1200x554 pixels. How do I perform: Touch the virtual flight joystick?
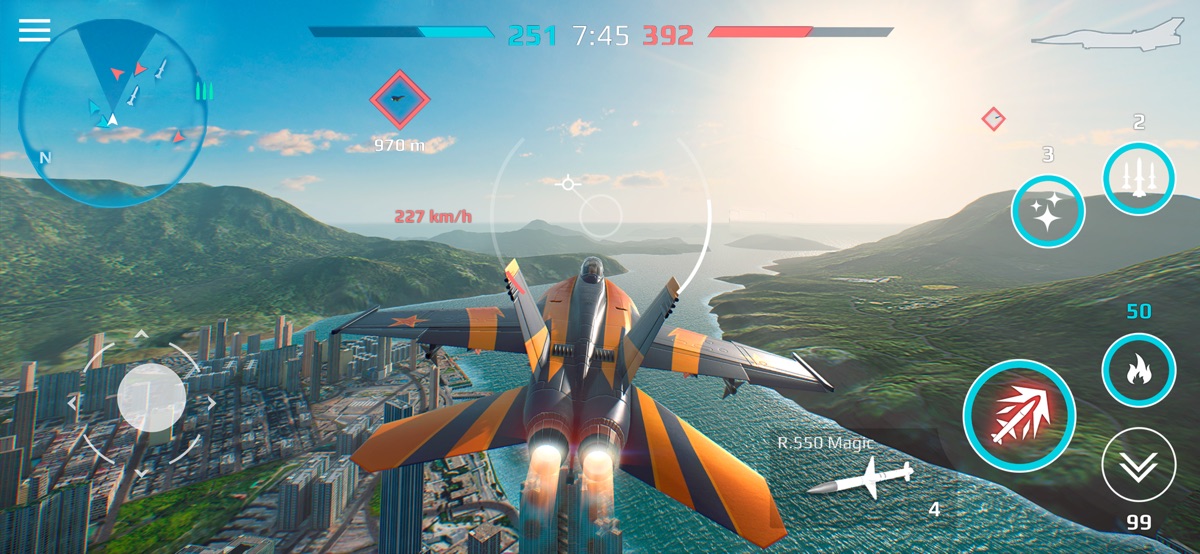click(151, 398)
